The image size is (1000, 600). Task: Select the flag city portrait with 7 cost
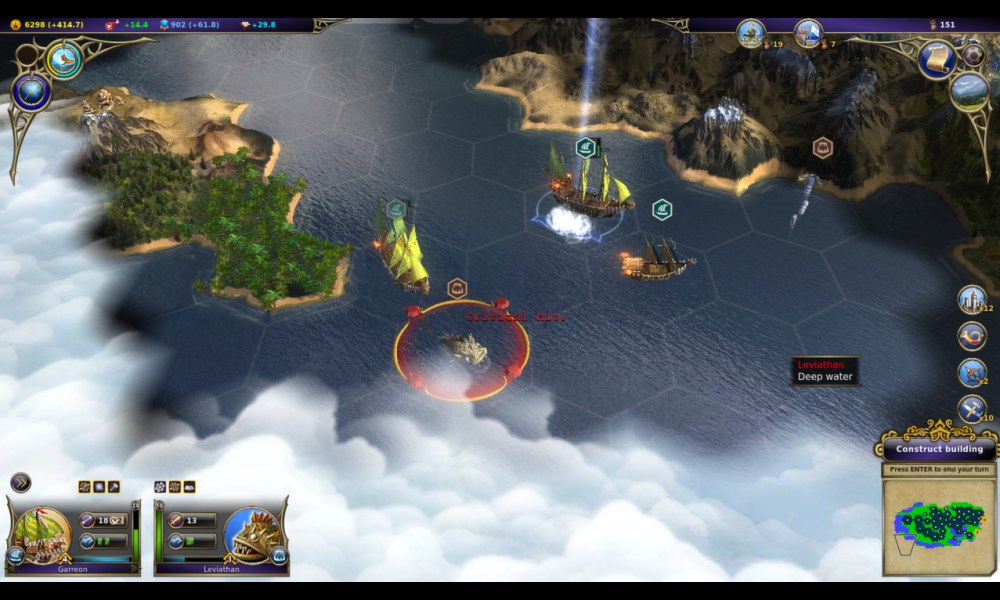[808, 33]
